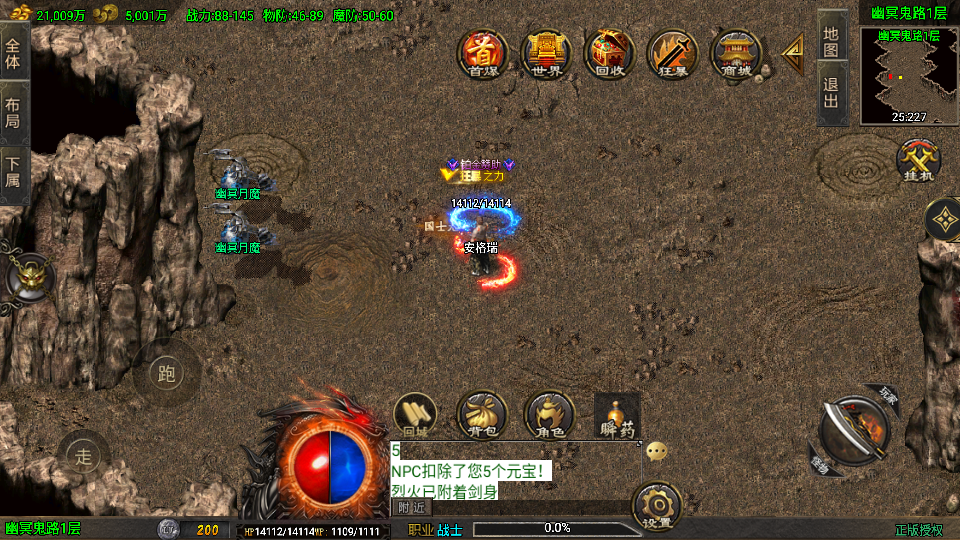Toggle 挂机 auto-battle mode

coord(915,160)
